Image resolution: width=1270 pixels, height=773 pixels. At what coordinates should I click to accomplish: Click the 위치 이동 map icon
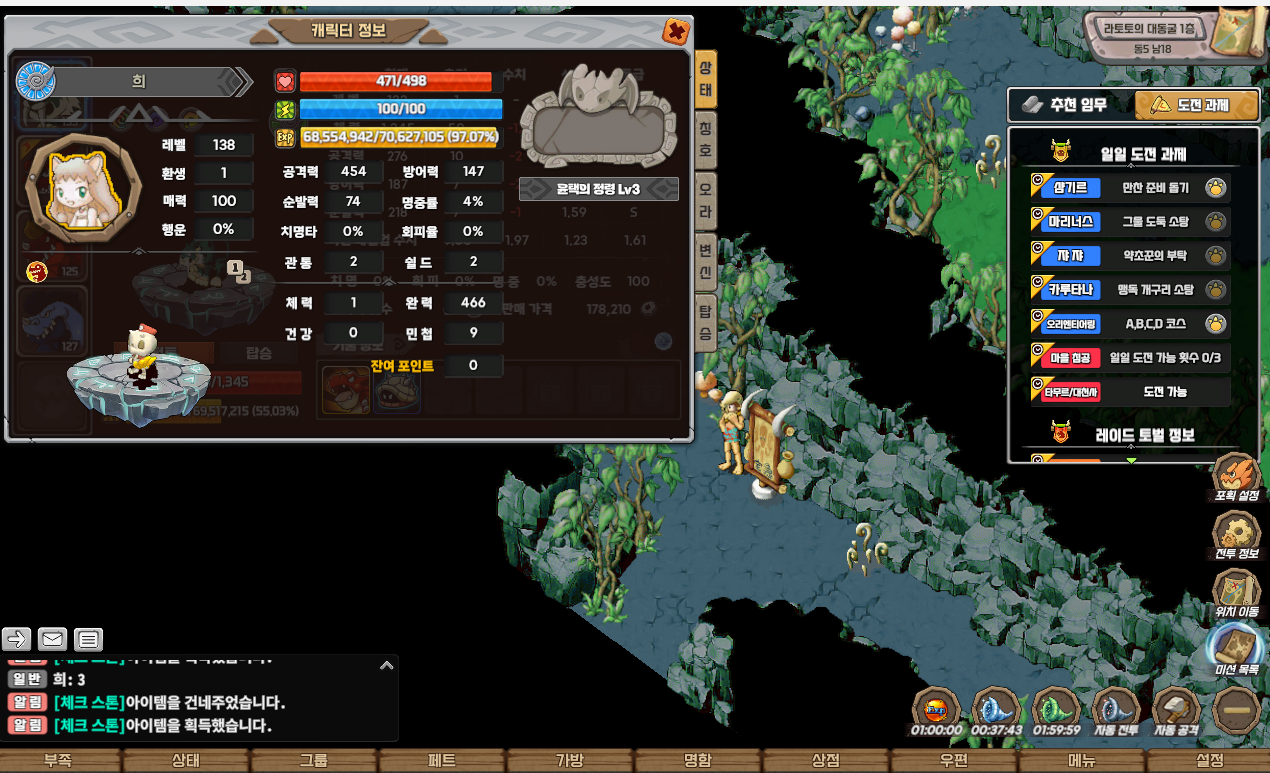1236,593
